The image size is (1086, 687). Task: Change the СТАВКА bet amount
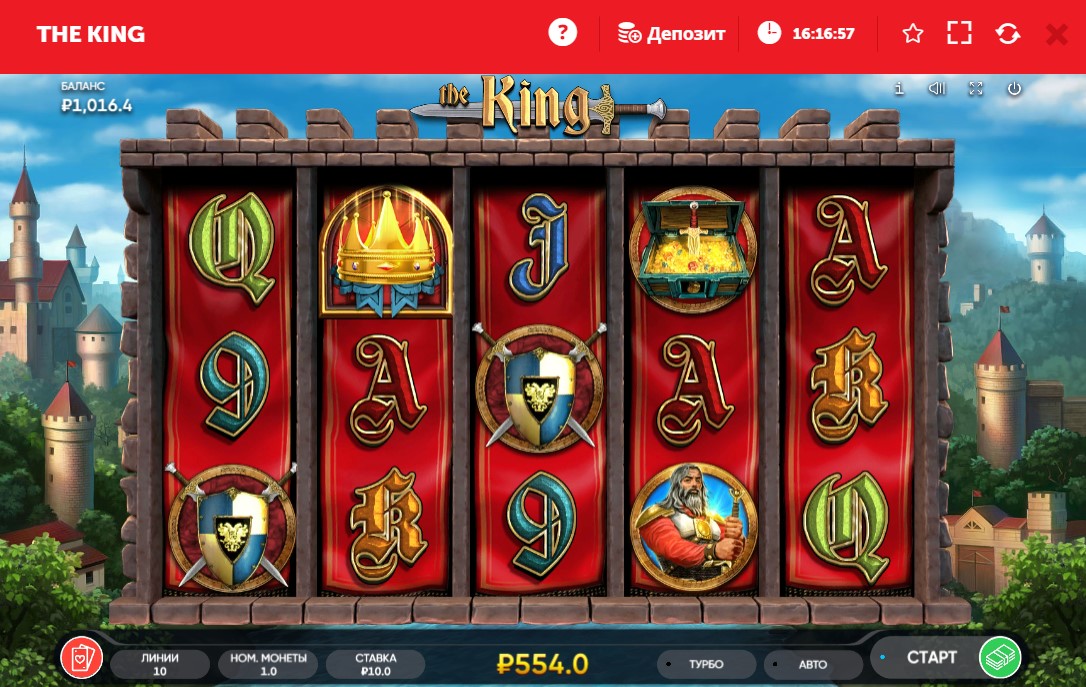375,664
